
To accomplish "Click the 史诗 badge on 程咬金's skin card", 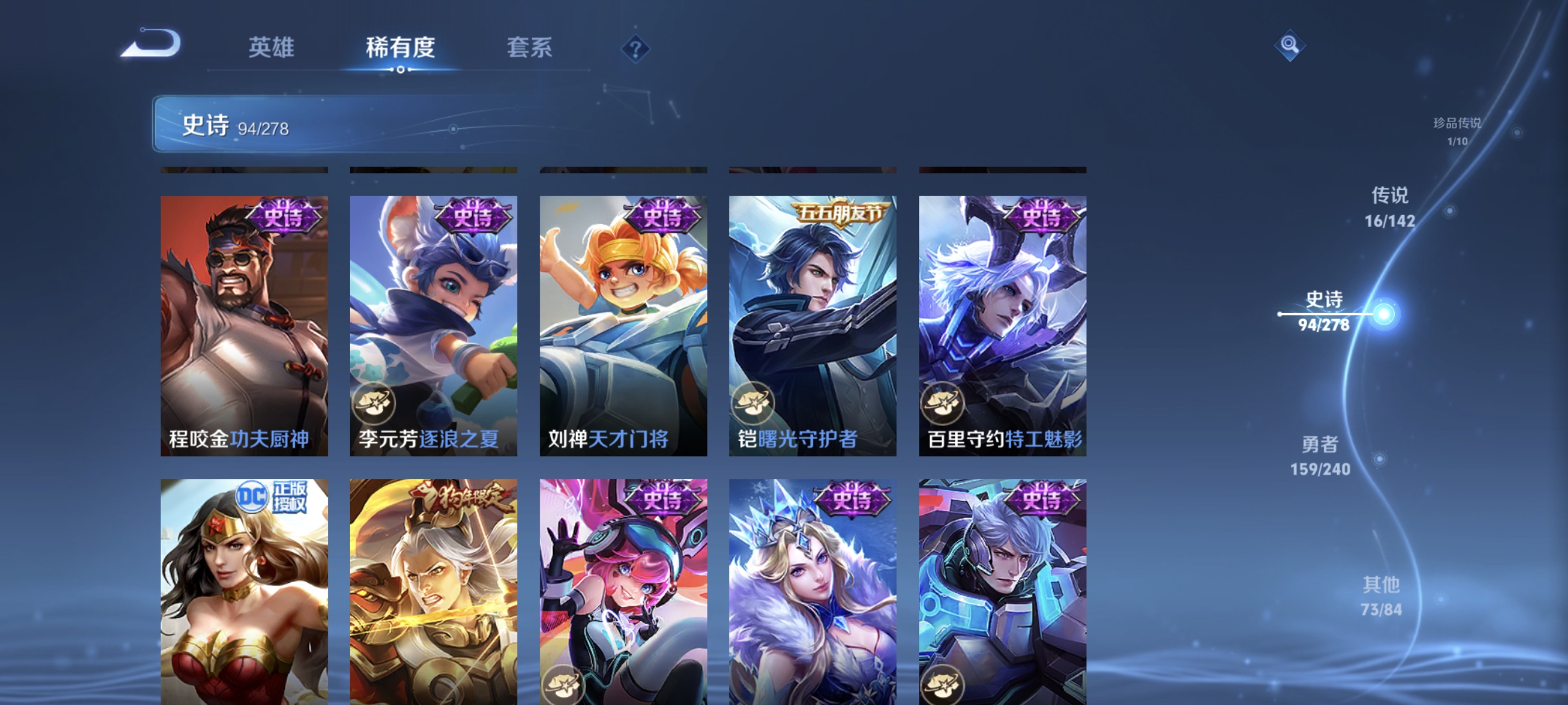I will coord(283,214).
